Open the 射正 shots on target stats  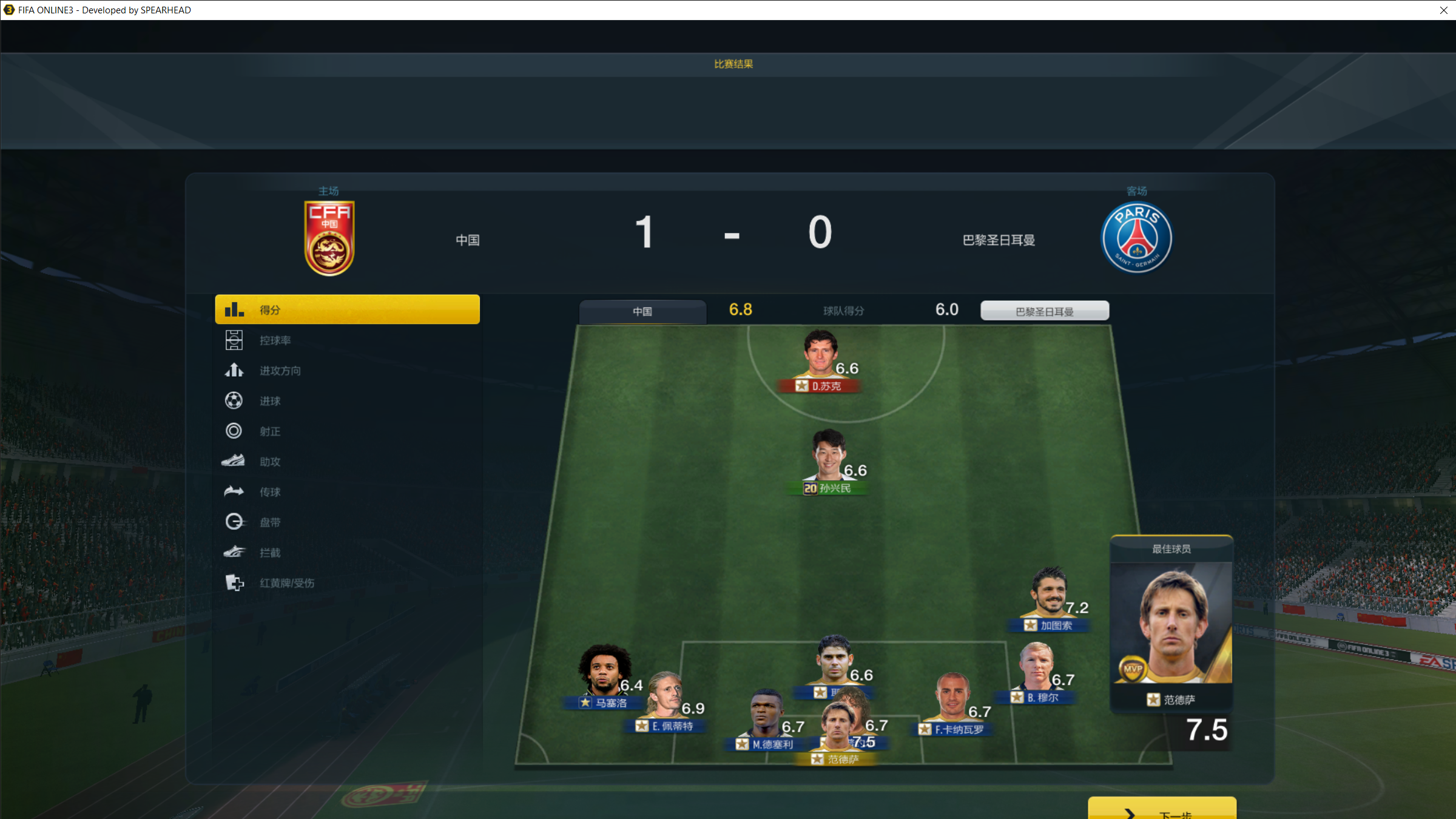pos(270,431)
